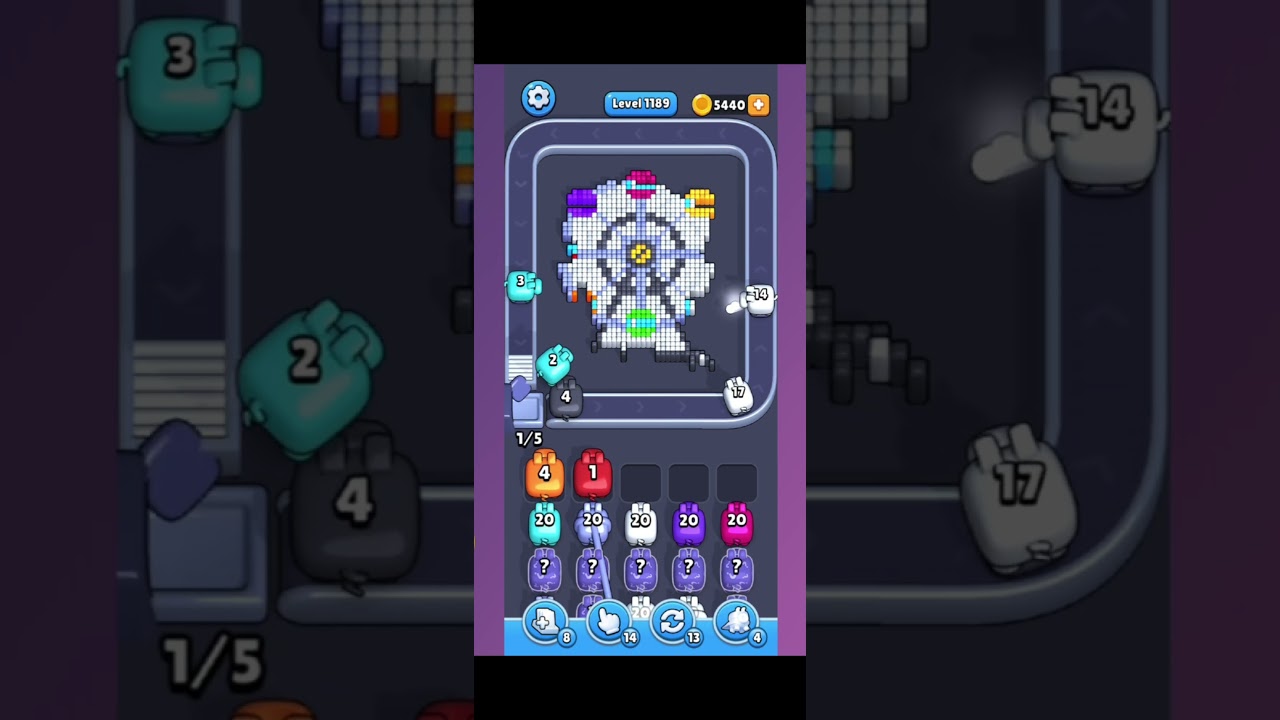This screenshot has height=720, width=1280.
Task: Select the white piece showing 20
Action: 640,521
